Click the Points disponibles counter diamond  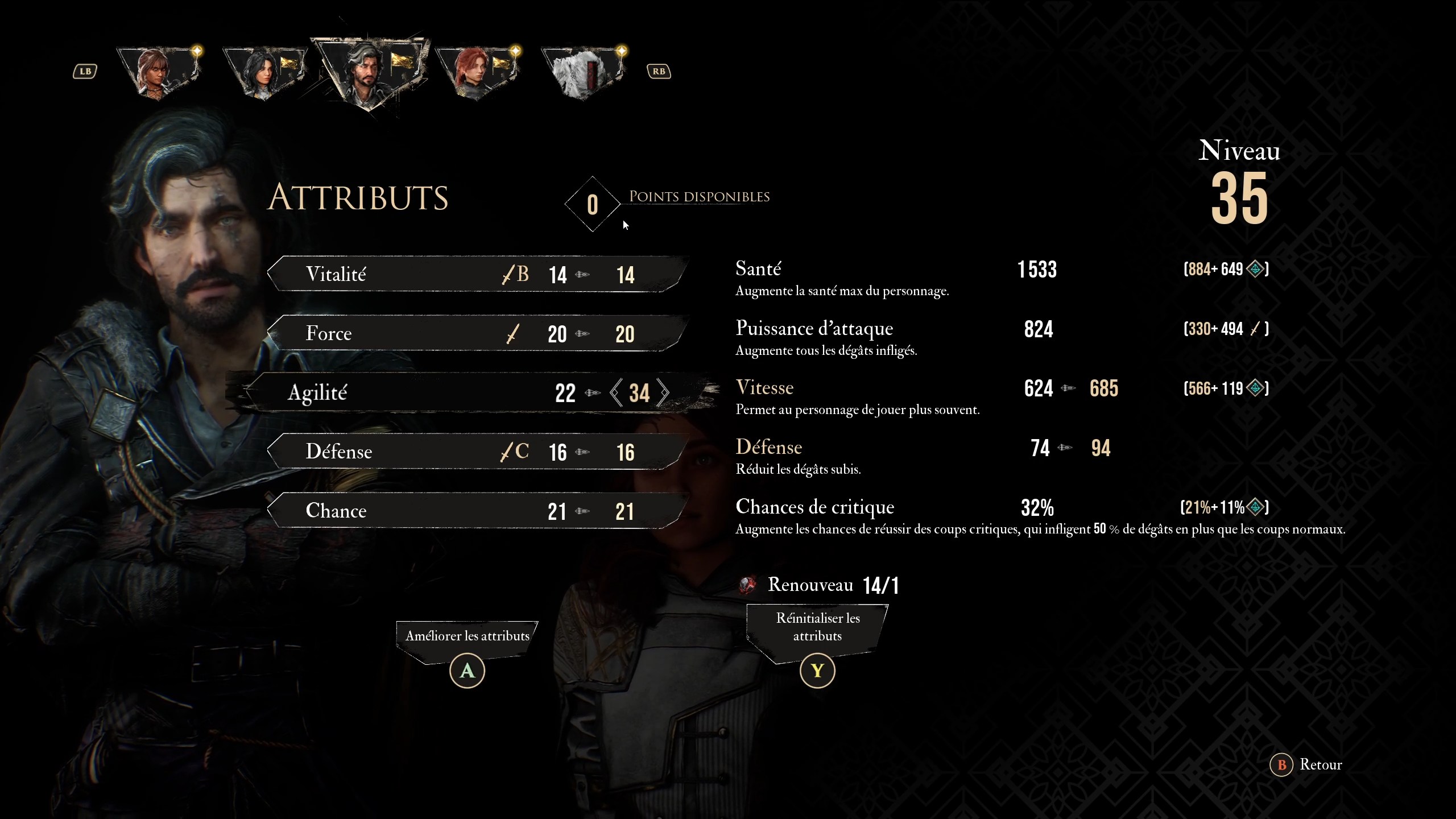point(592,205)
